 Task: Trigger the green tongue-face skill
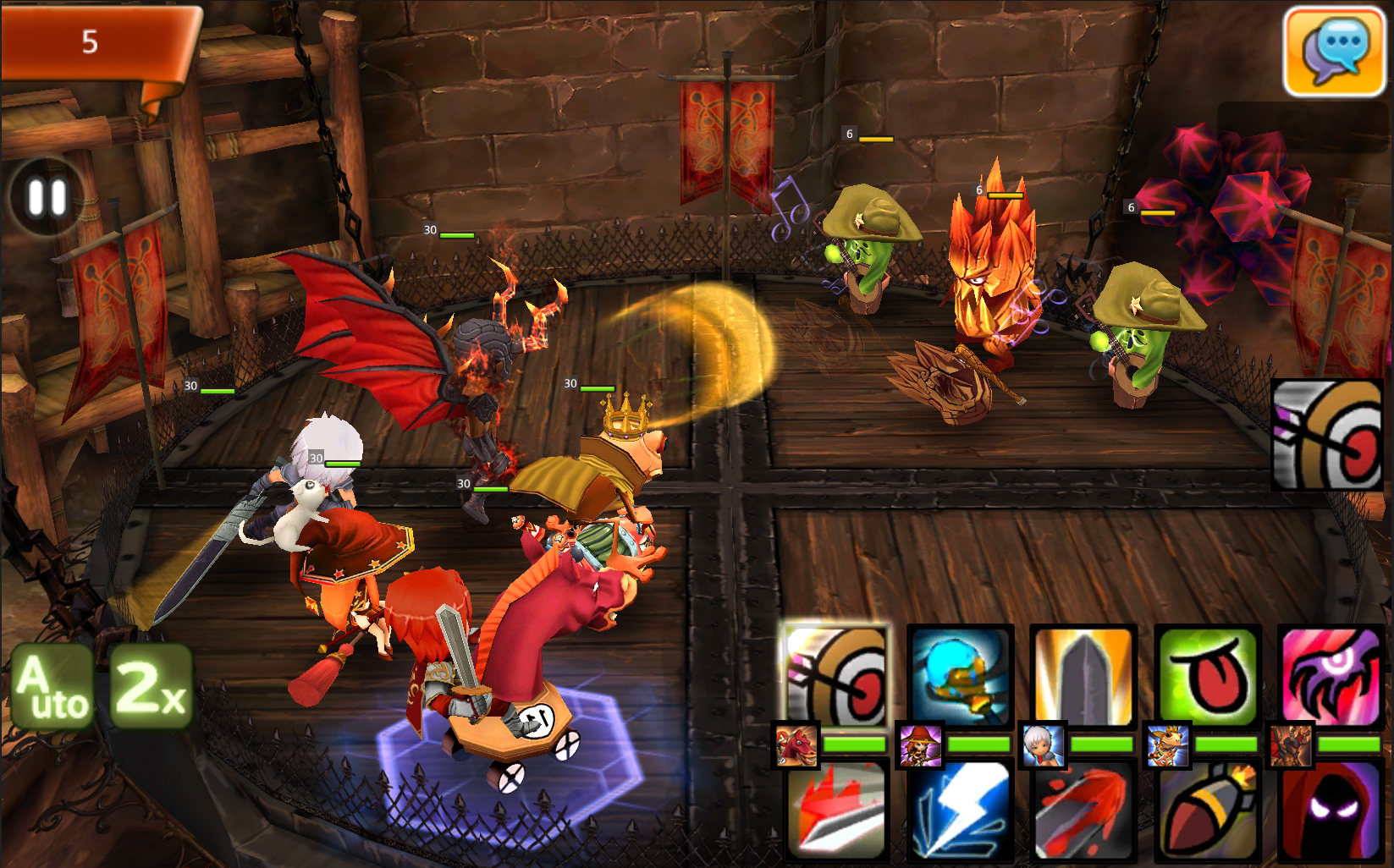[1207, 676]
